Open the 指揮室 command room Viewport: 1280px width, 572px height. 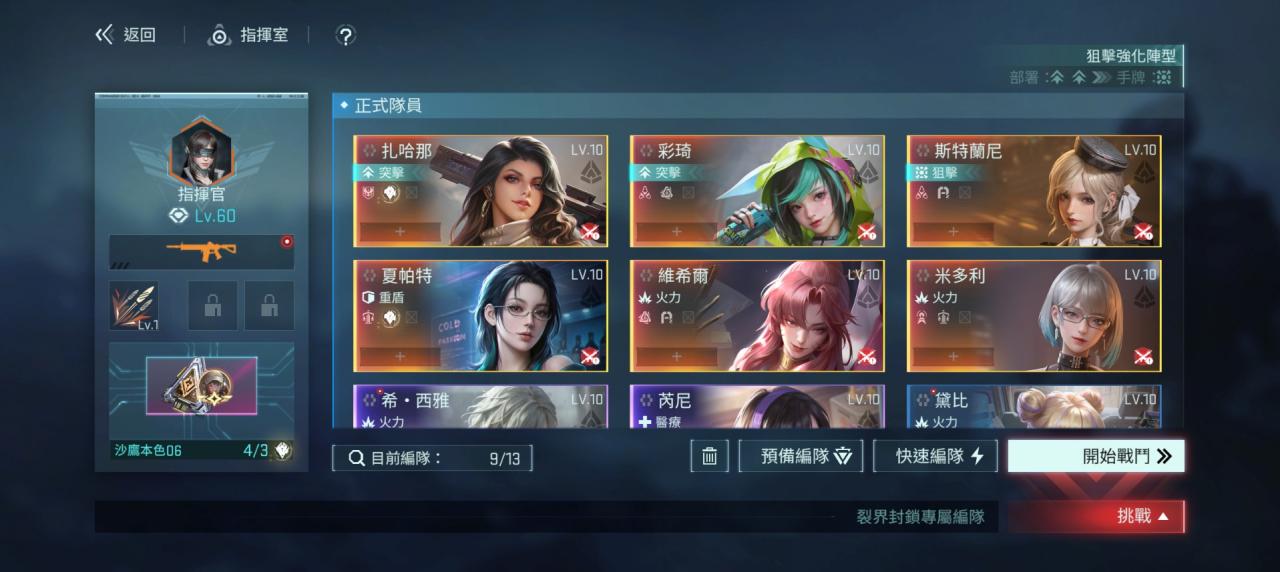(248, 35)
